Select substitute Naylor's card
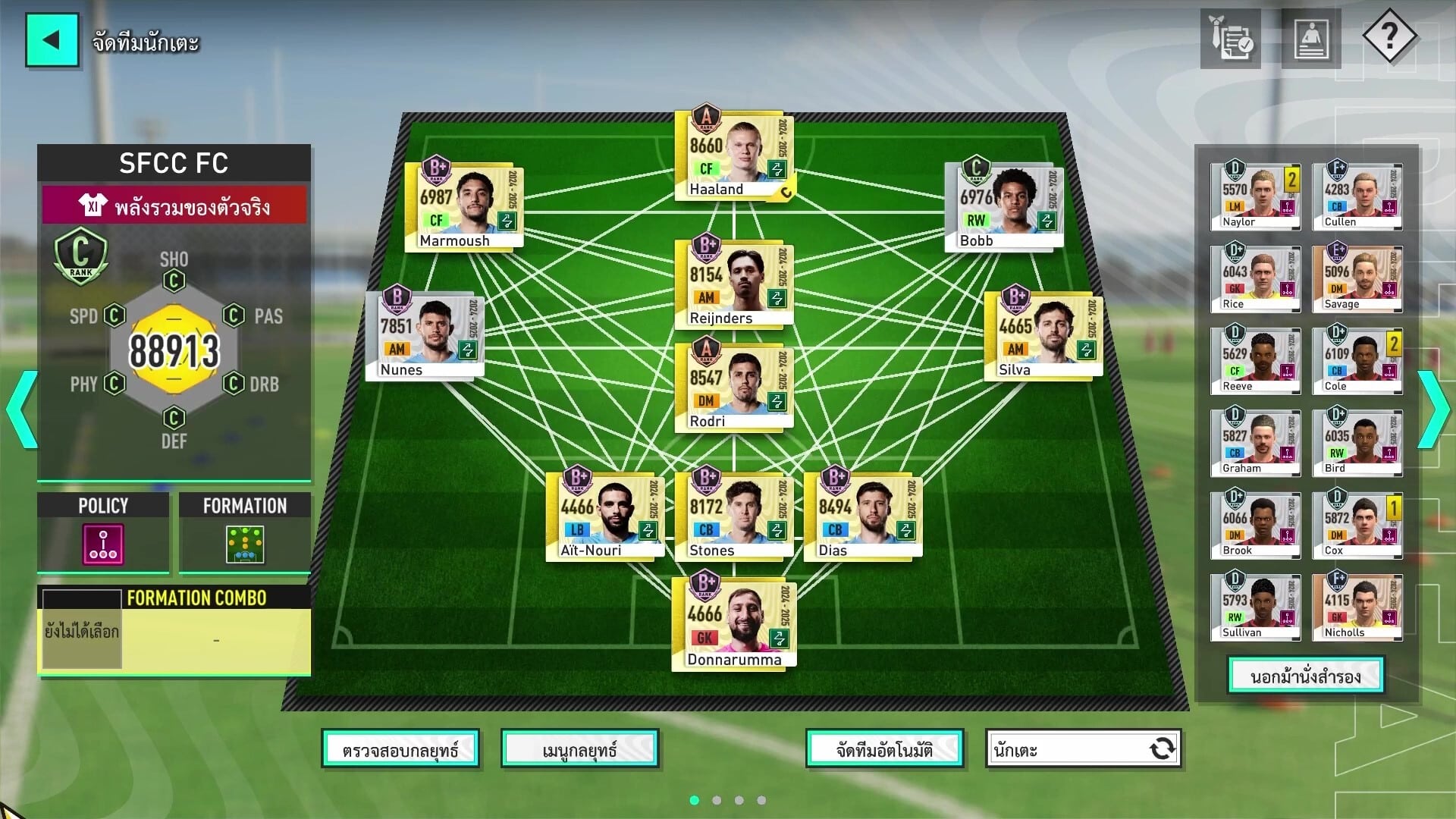The image size is (1456, 819). [1255, 196]
